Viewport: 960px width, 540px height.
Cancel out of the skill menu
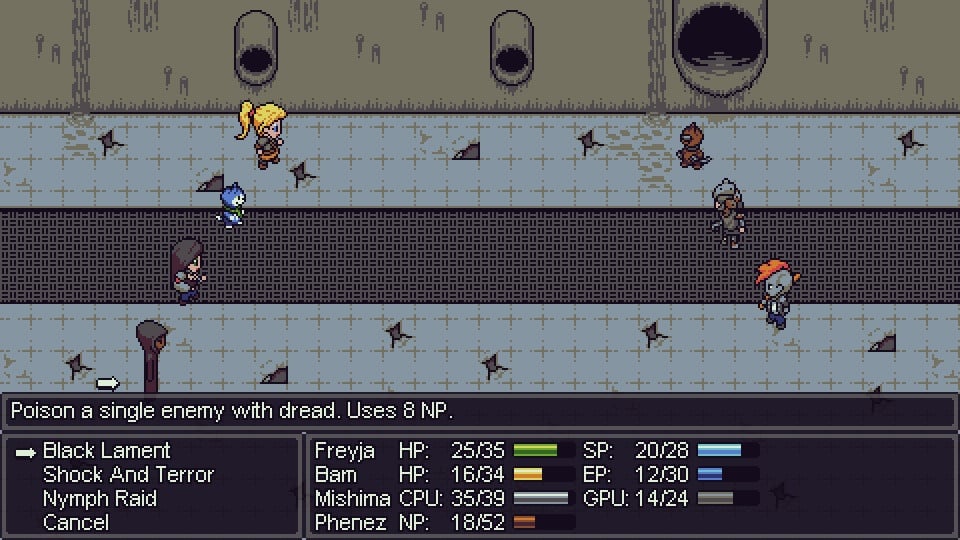(x=75, y=522)
